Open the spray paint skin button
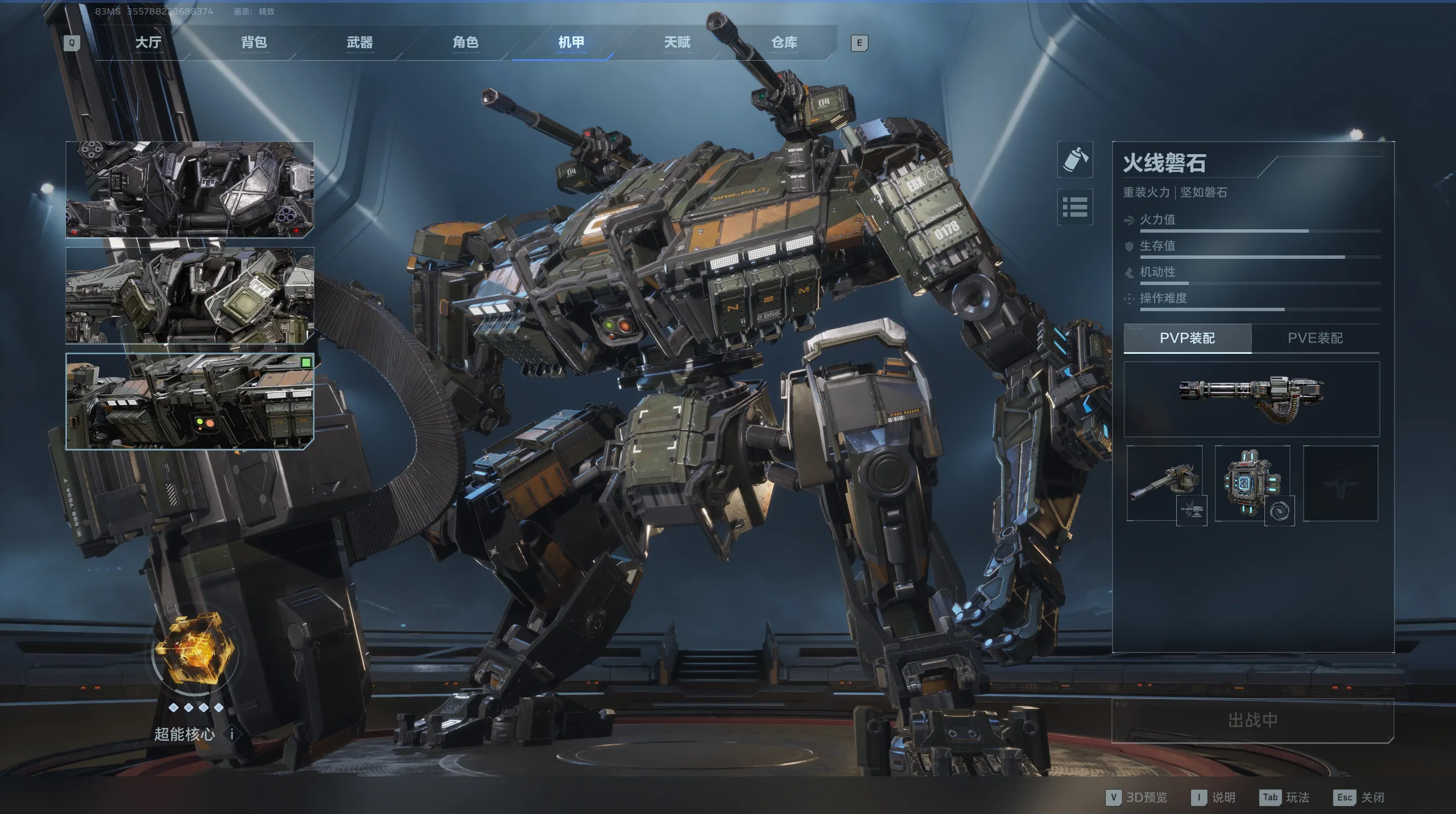1456x814 pixels. (x=1075, y=160)
